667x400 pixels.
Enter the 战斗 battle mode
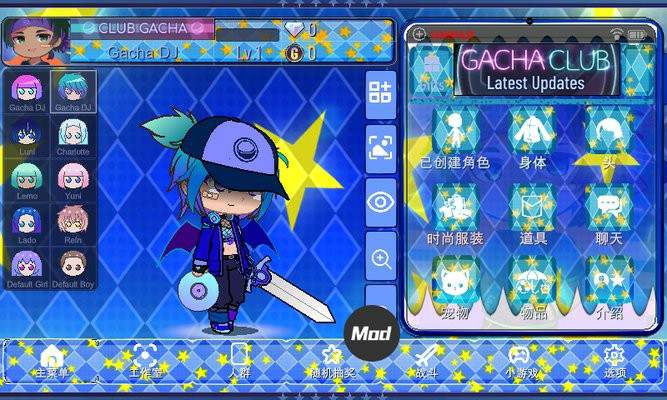428,361
